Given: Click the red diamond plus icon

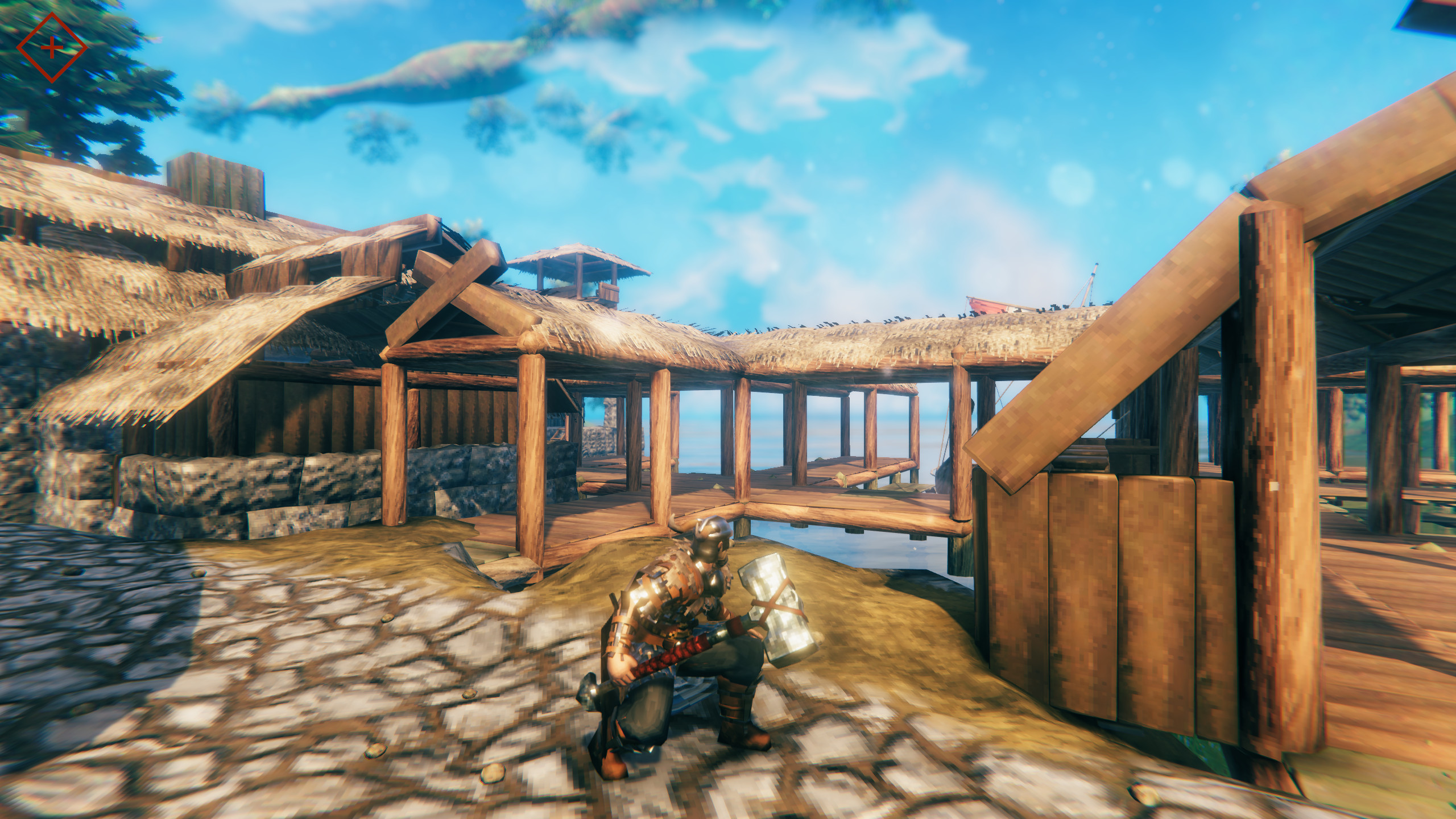Looking at the screenshot, I should (52, 48).
